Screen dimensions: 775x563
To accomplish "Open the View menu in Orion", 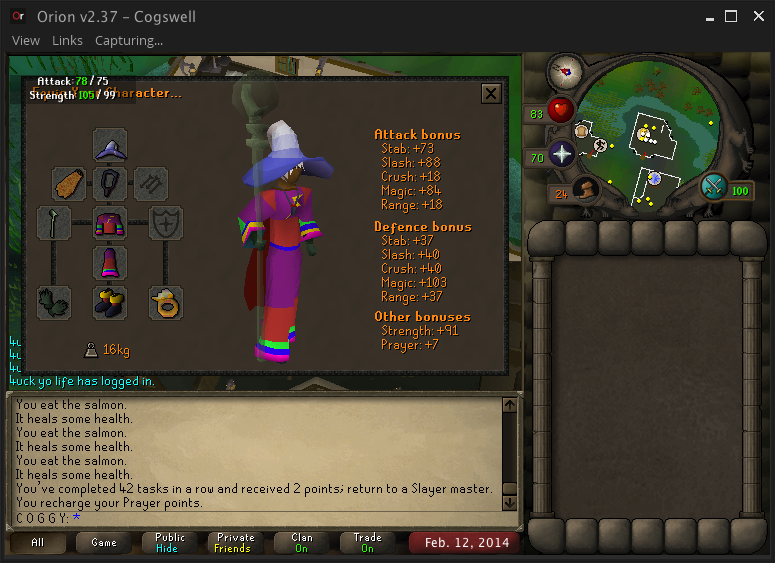I will (x=26, y=41).
